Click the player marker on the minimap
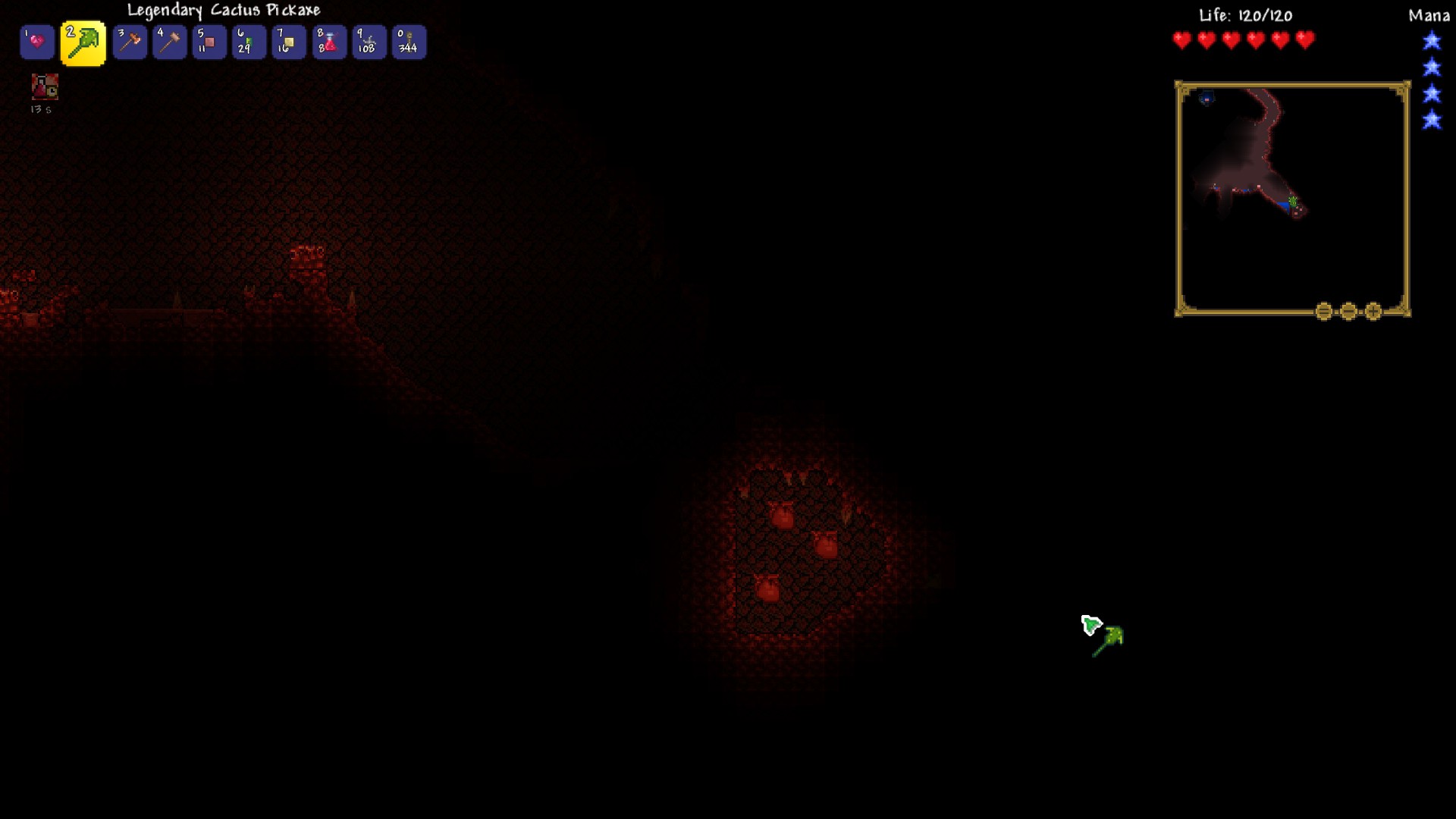The image size is (1456, 819). pos(1291,199)
